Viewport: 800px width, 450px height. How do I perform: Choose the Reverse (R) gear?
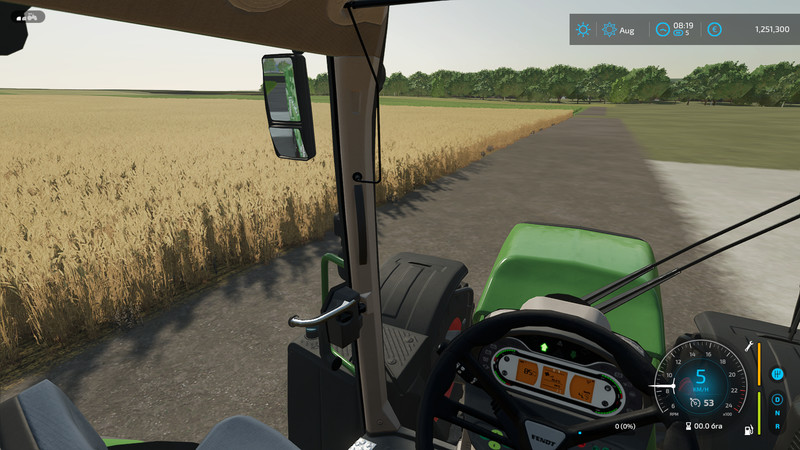(777, 428)
